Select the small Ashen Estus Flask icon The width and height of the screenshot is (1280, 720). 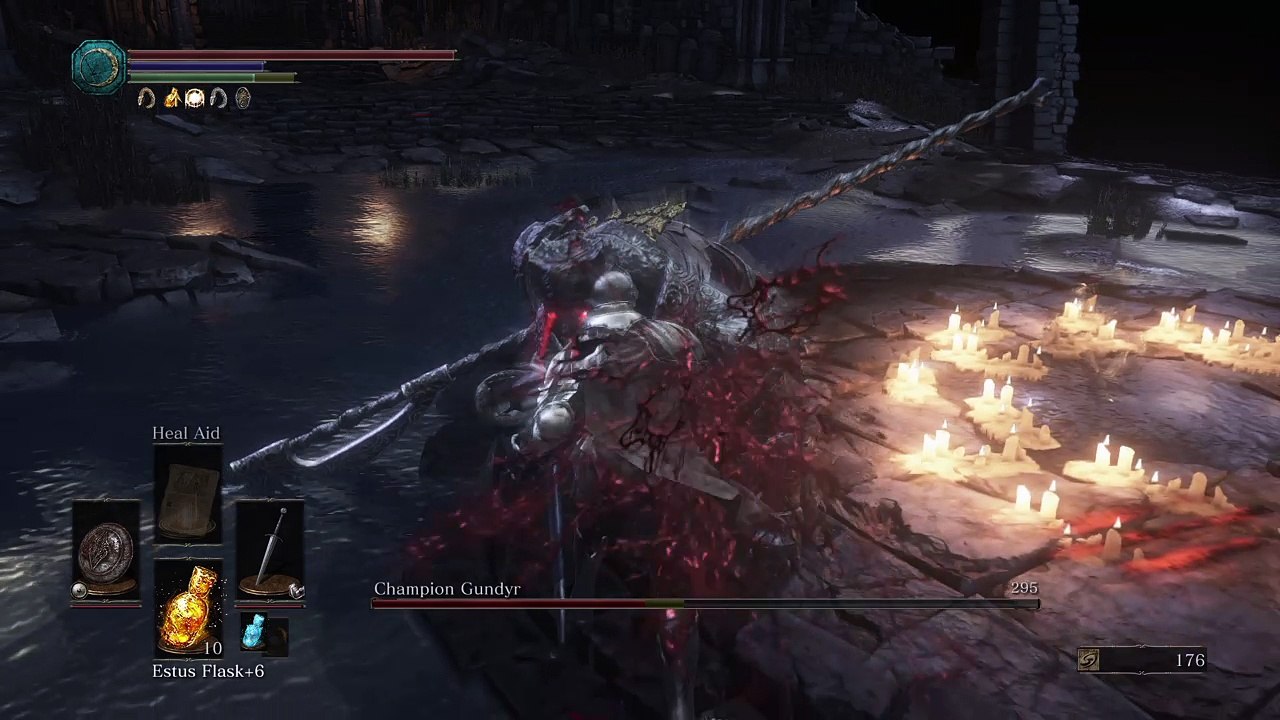coord(255,633)
